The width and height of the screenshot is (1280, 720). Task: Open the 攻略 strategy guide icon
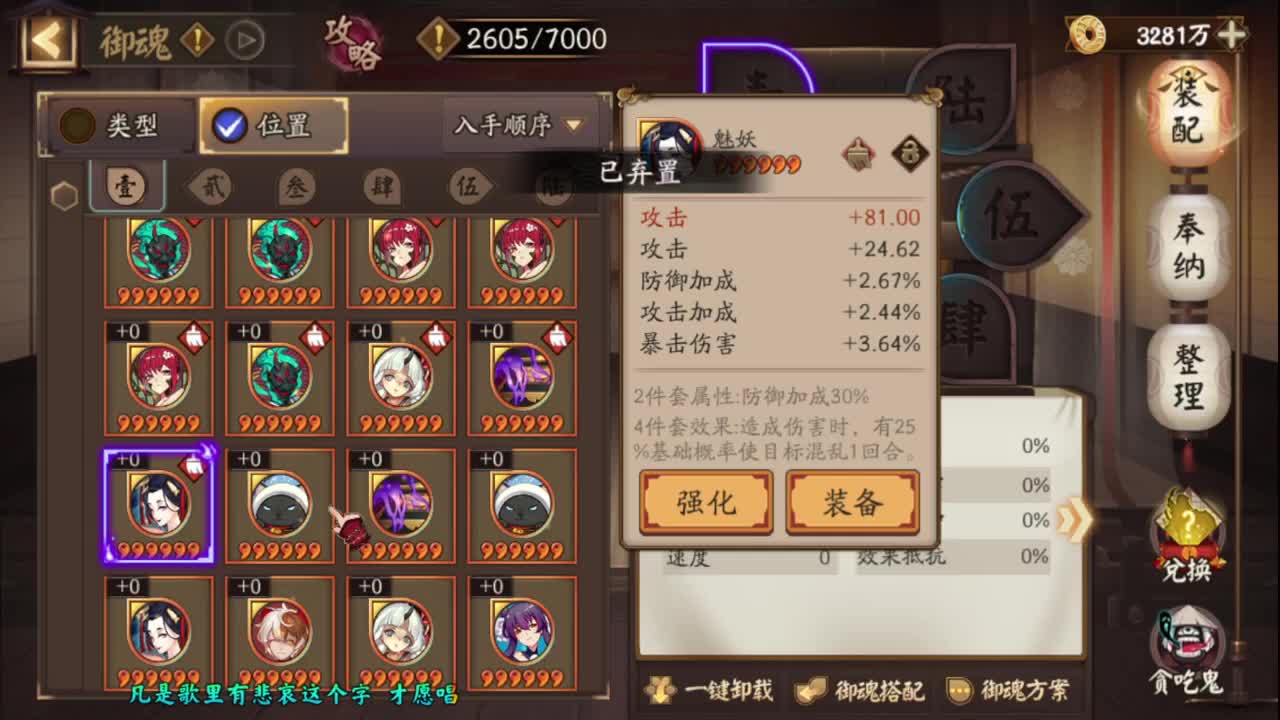352,40
